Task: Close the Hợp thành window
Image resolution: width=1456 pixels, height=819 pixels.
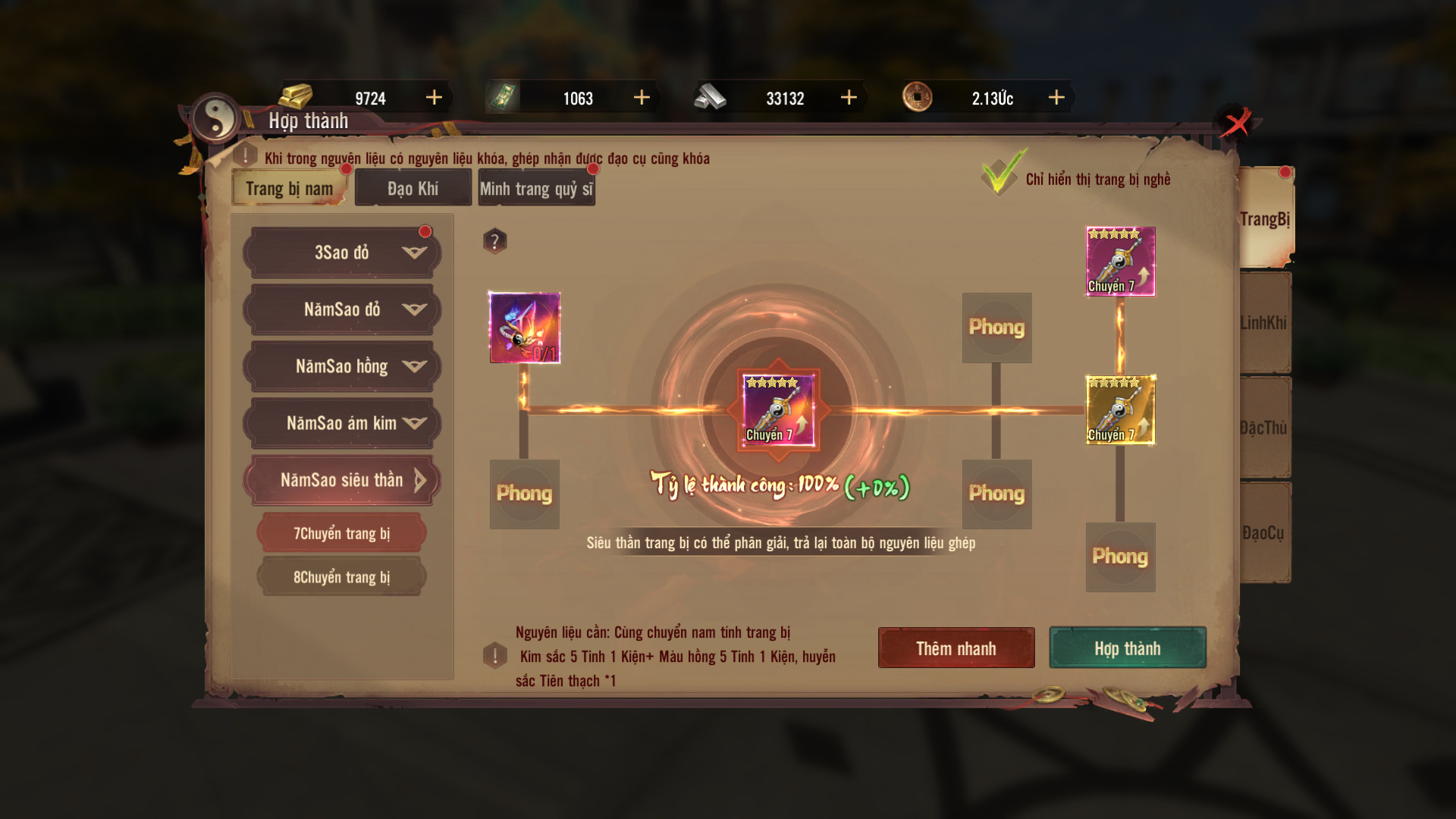Action: [1237, 123]
